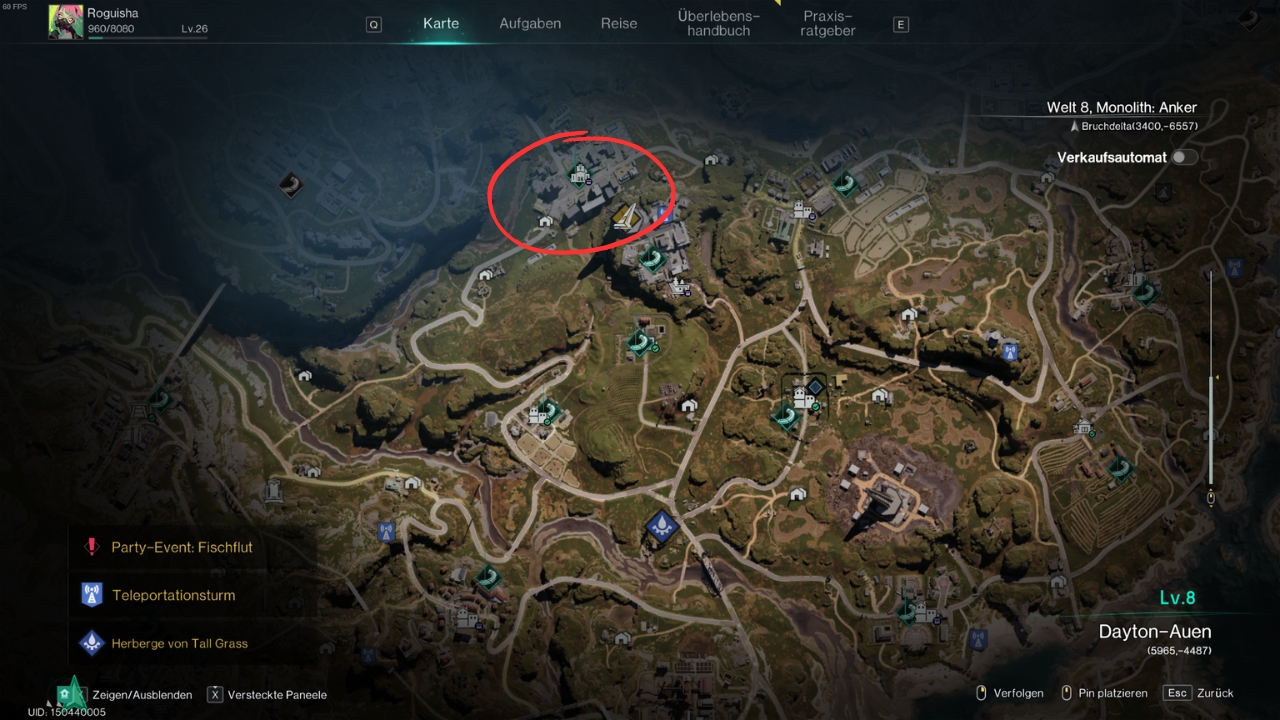Select Herberge von Tall Grass entry
Viewport: 1280px width, 720px height.
pos(179,643)
